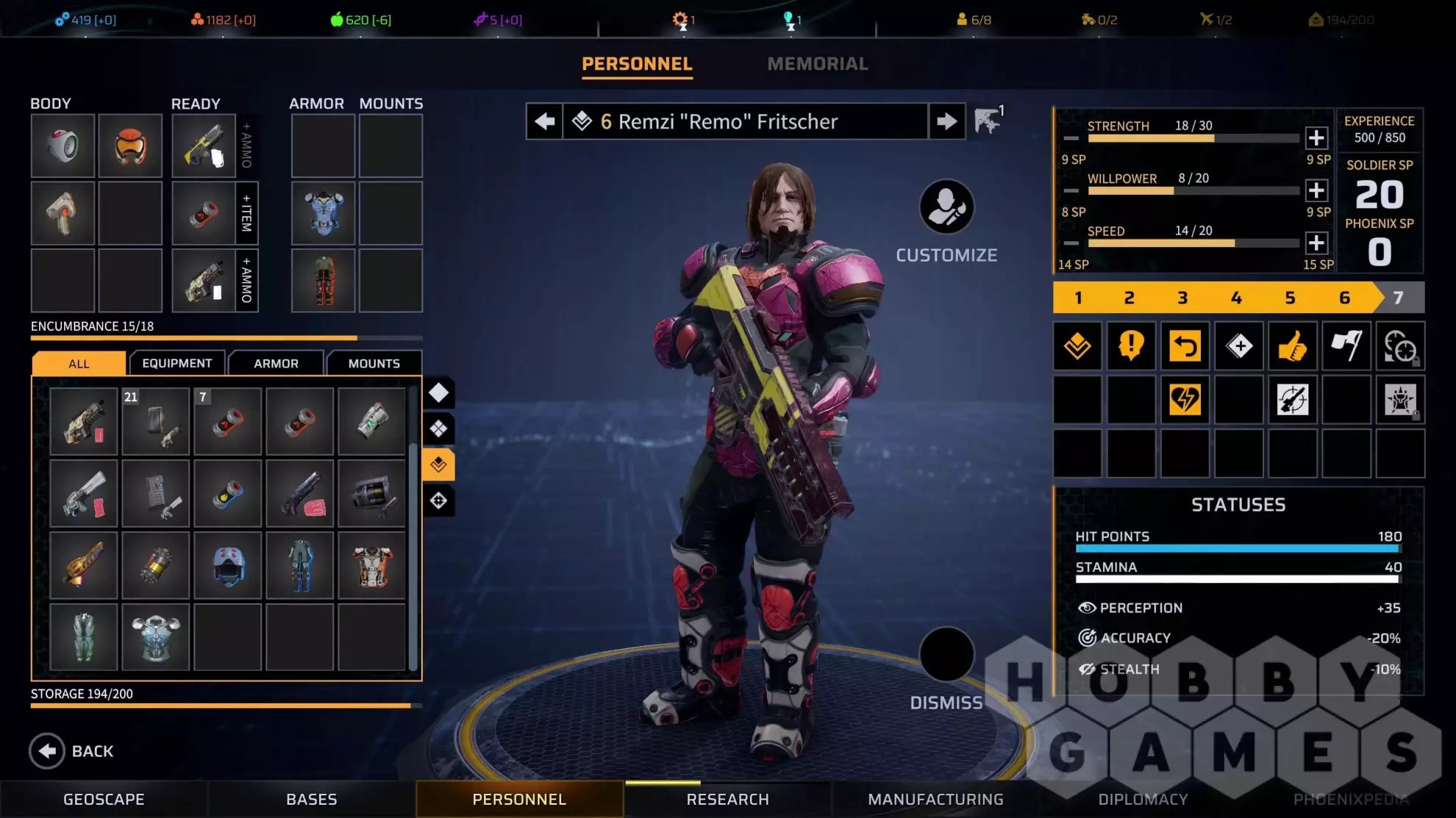Select the thumbs-up ability icon
Viewport: 1456px width, 818px height.
pyautogui.click(x=1292, y=345)
